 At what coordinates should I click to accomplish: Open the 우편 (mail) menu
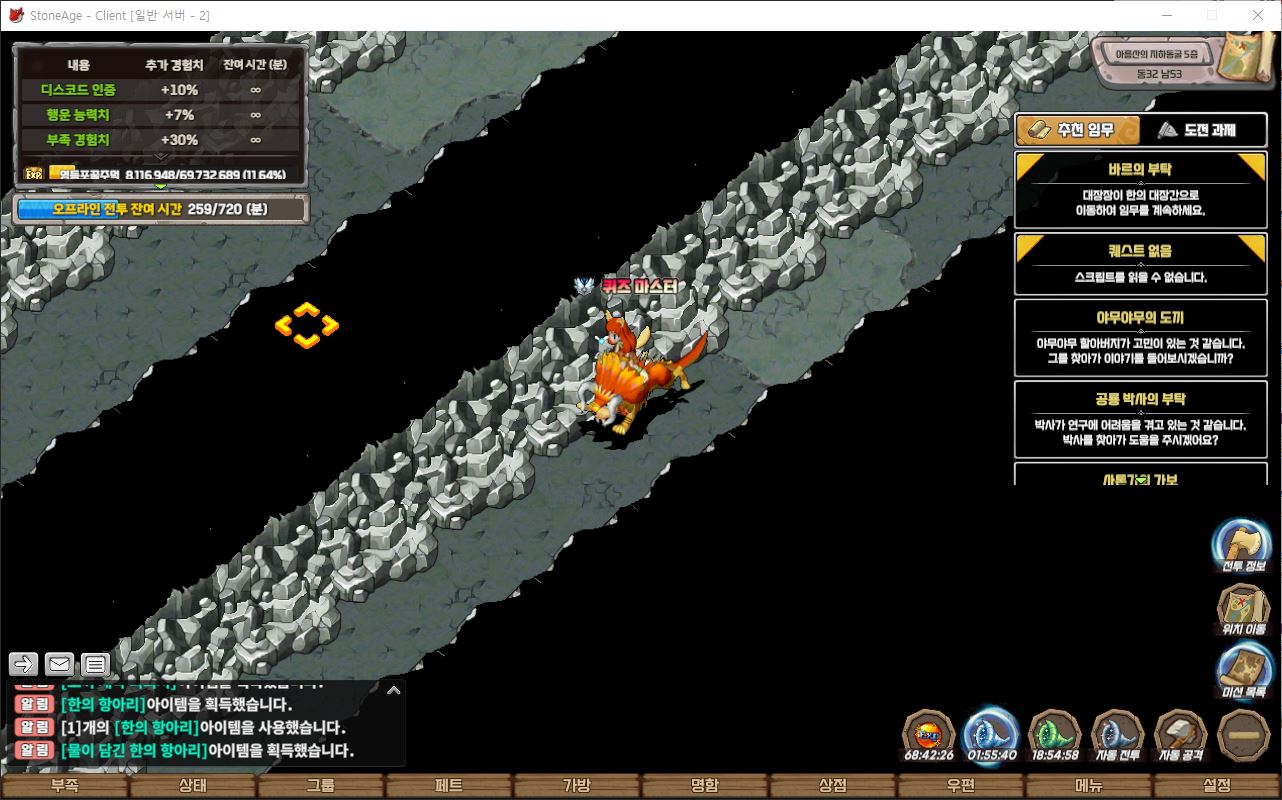(960, 786)
